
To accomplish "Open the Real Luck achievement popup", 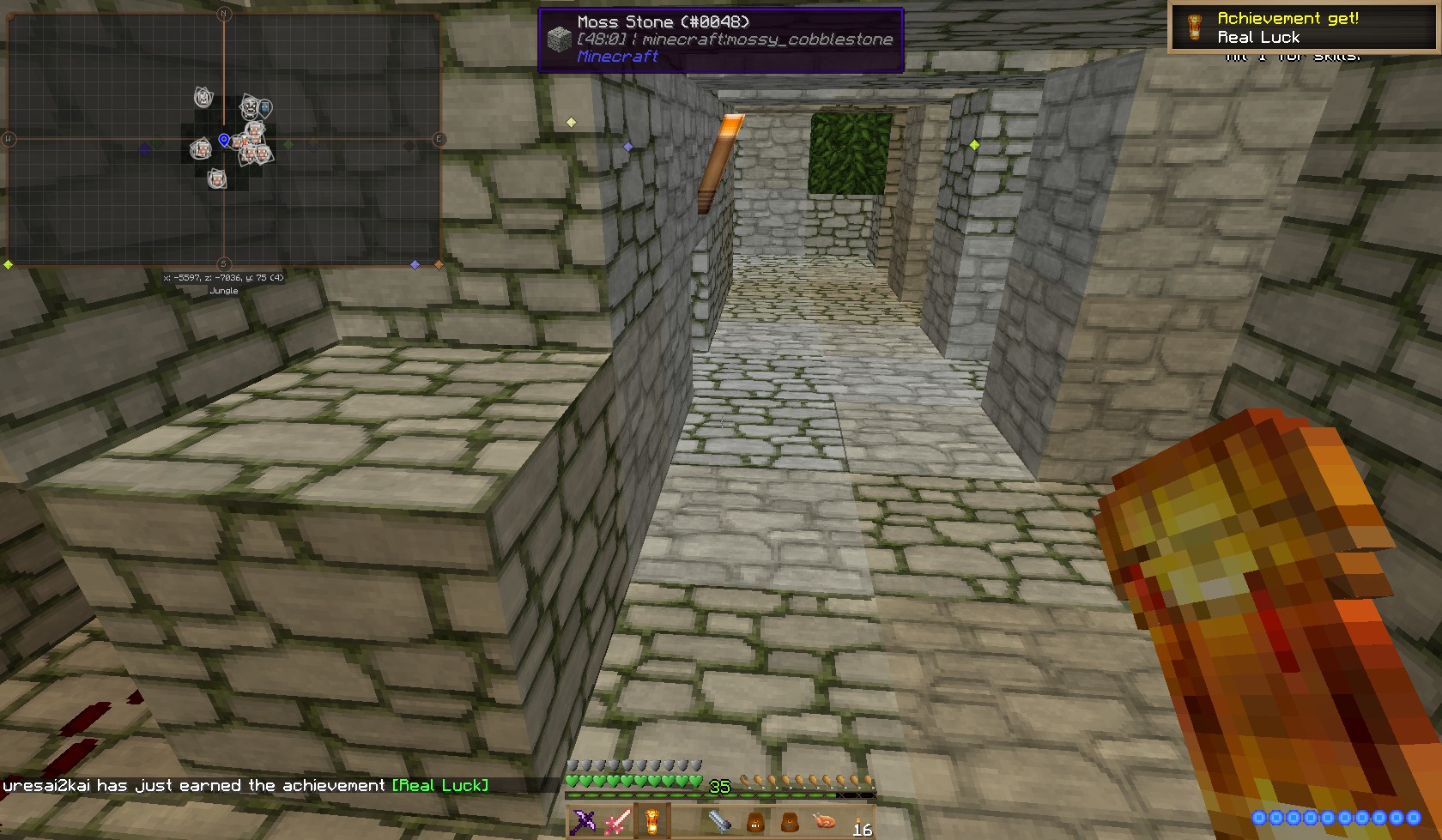I will click(1304, 27).
